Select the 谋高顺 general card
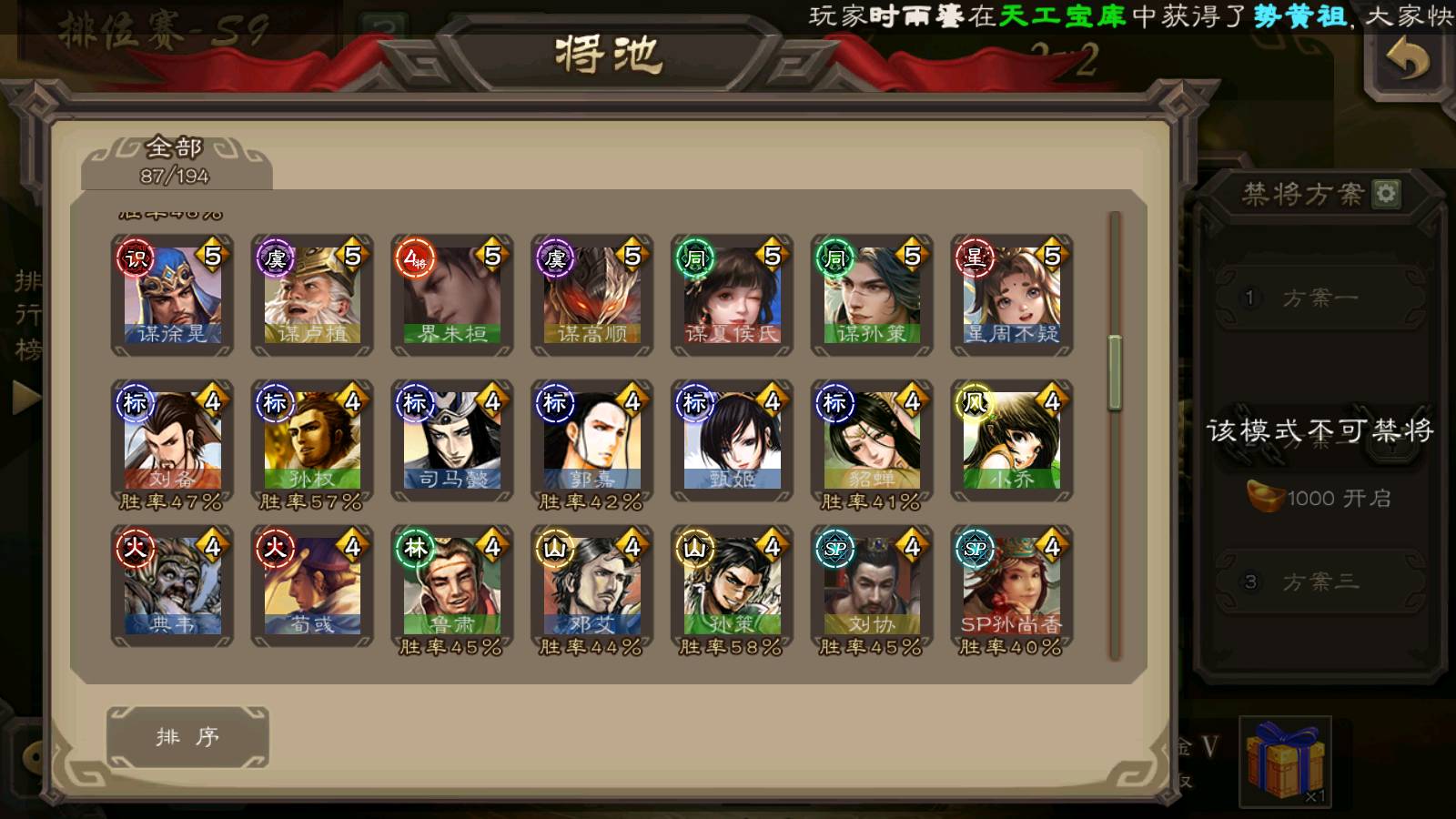 pyautogui.click(x=592, y=294)
